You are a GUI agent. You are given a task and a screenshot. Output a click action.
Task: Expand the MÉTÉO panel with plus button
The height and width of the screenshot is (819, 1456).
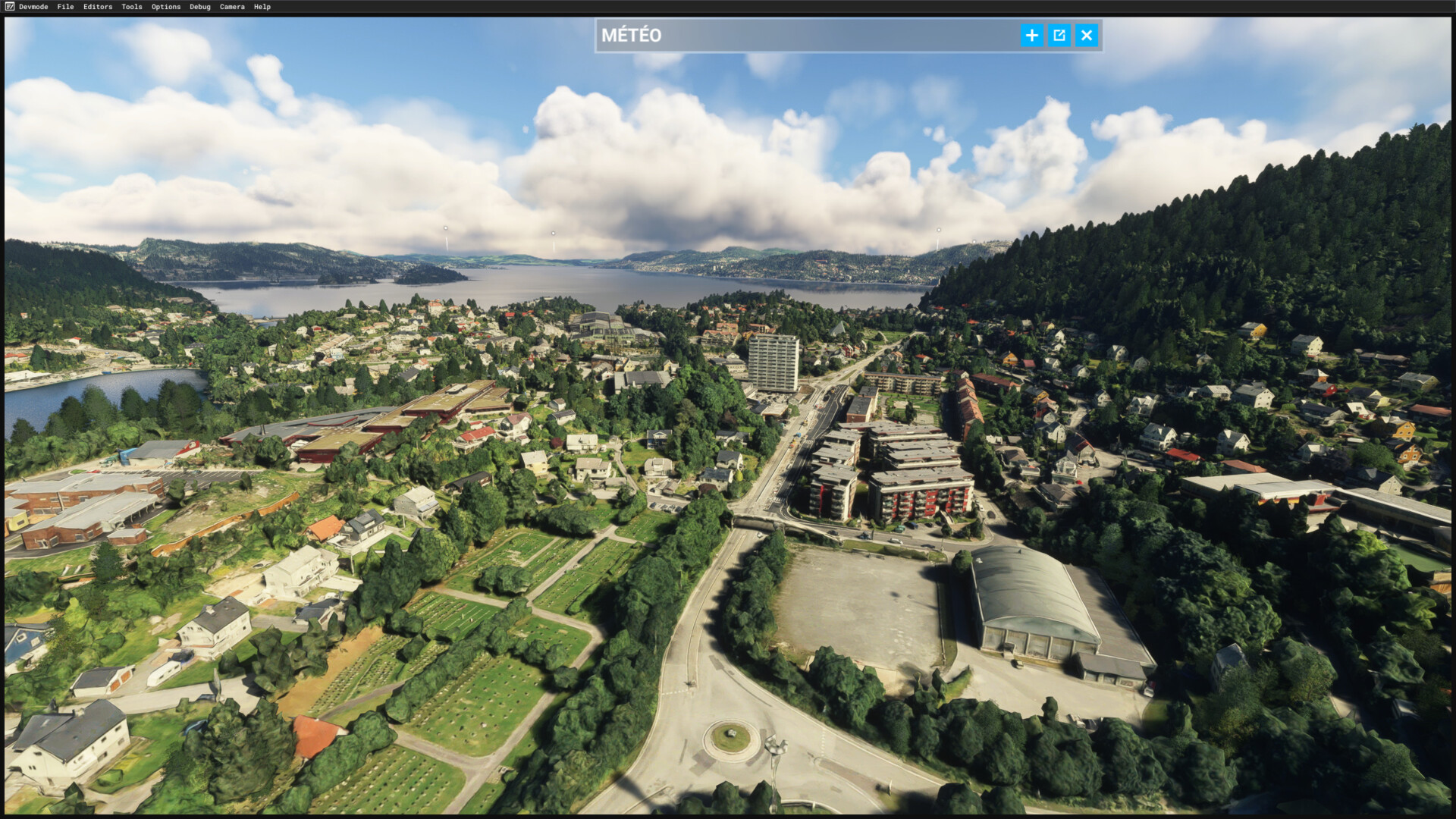point(1031,36)
